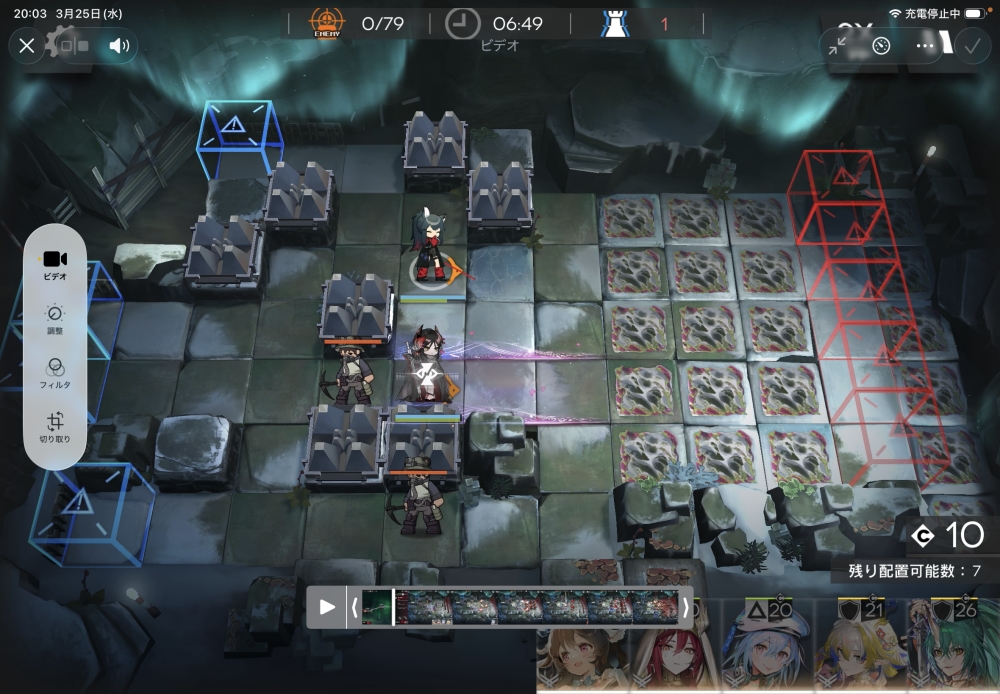
Task: Open the three-dot more options menu
Action: 925,46
